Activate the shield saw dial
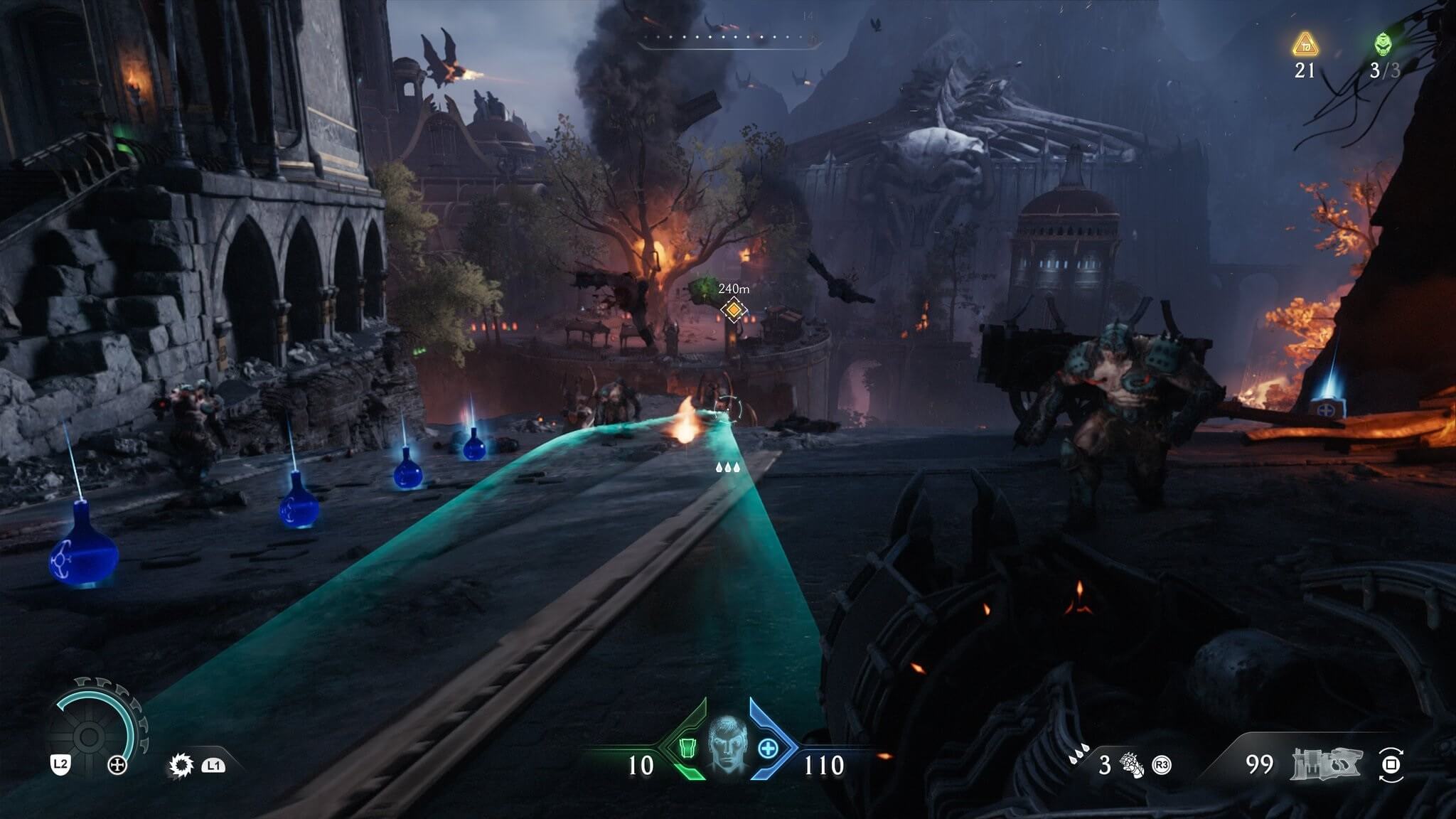The image size is (1456, 819). 91,734
